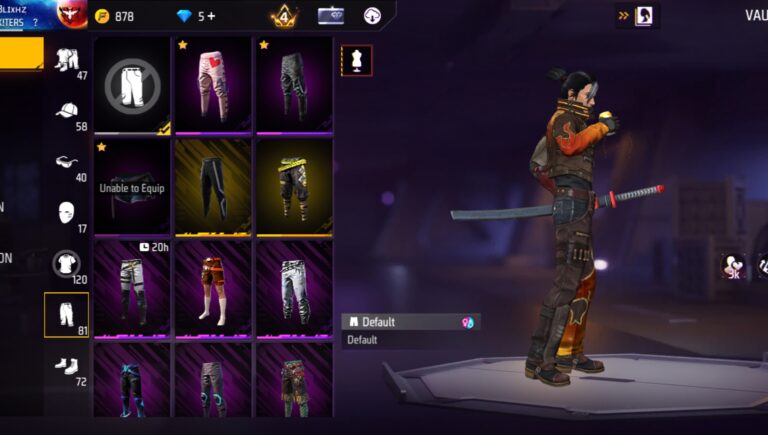Image resolution: width=768 pixels, height=435 pixels.
Task: Show the face mask category
Action: pyautogui.click(x=67, y=213)
